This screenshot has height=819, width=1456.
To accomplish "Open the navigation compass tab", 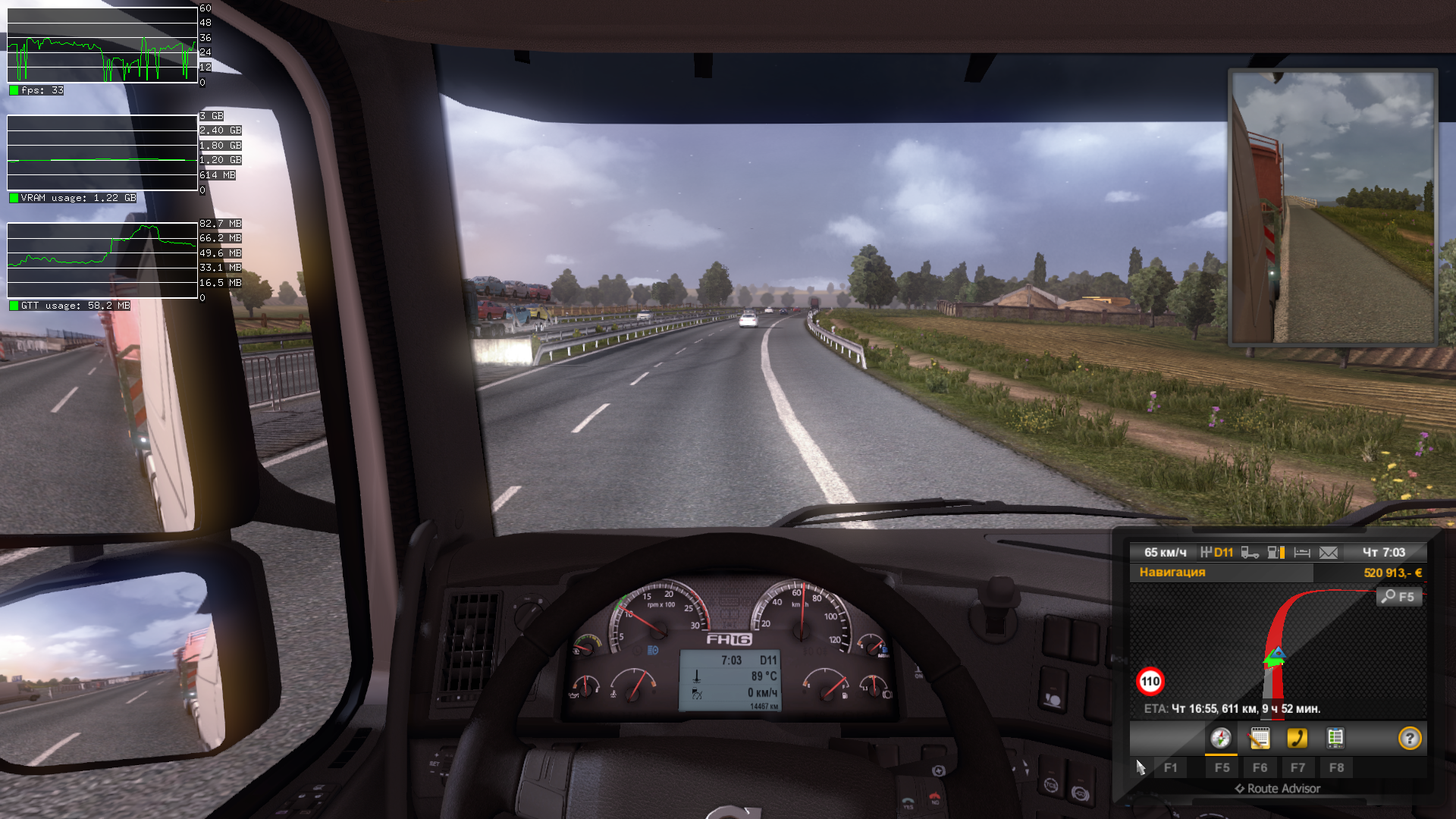I will coord(1221,739).
